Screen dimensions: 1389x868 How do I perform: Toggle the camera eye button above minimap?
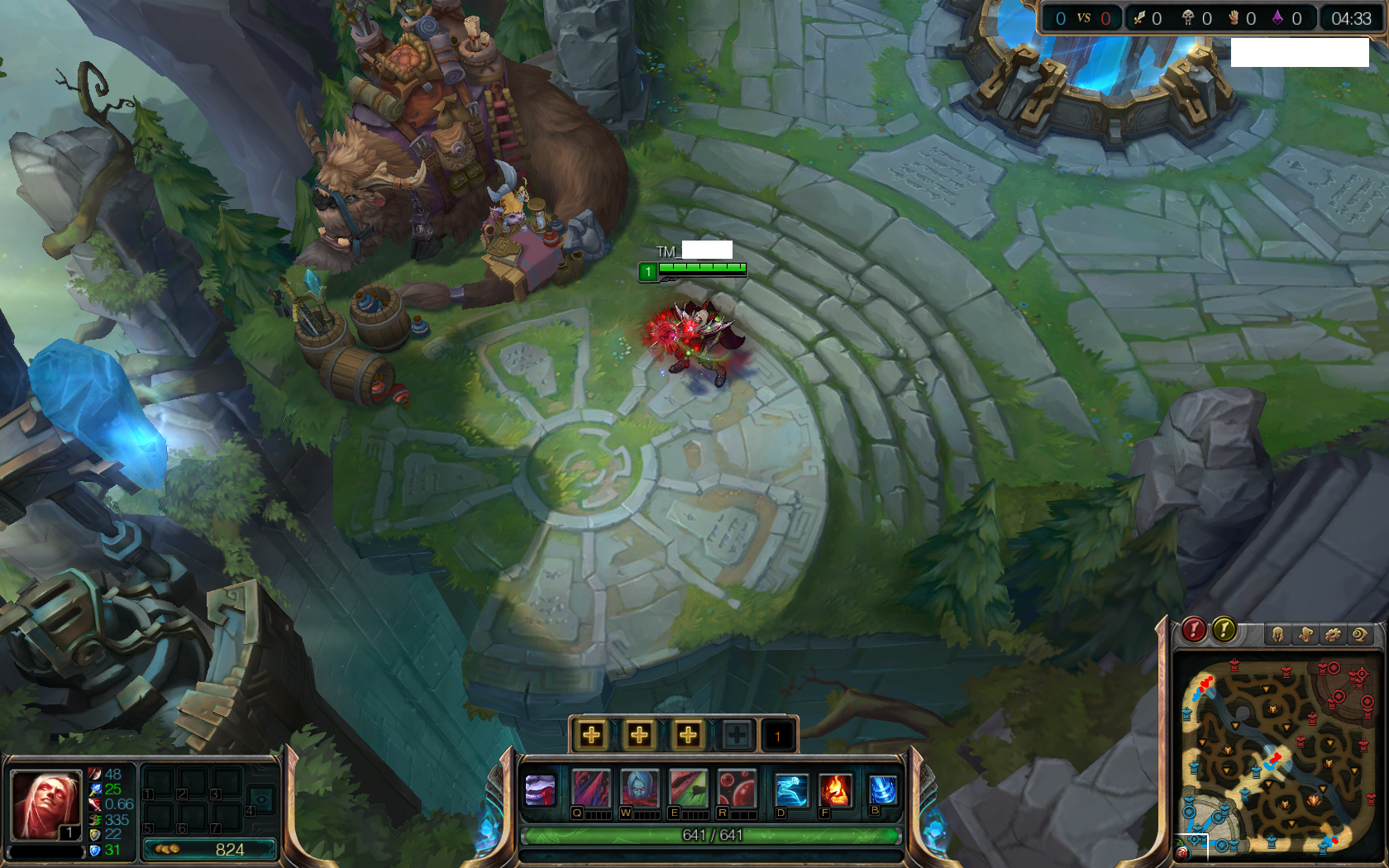pos(1359,635)
